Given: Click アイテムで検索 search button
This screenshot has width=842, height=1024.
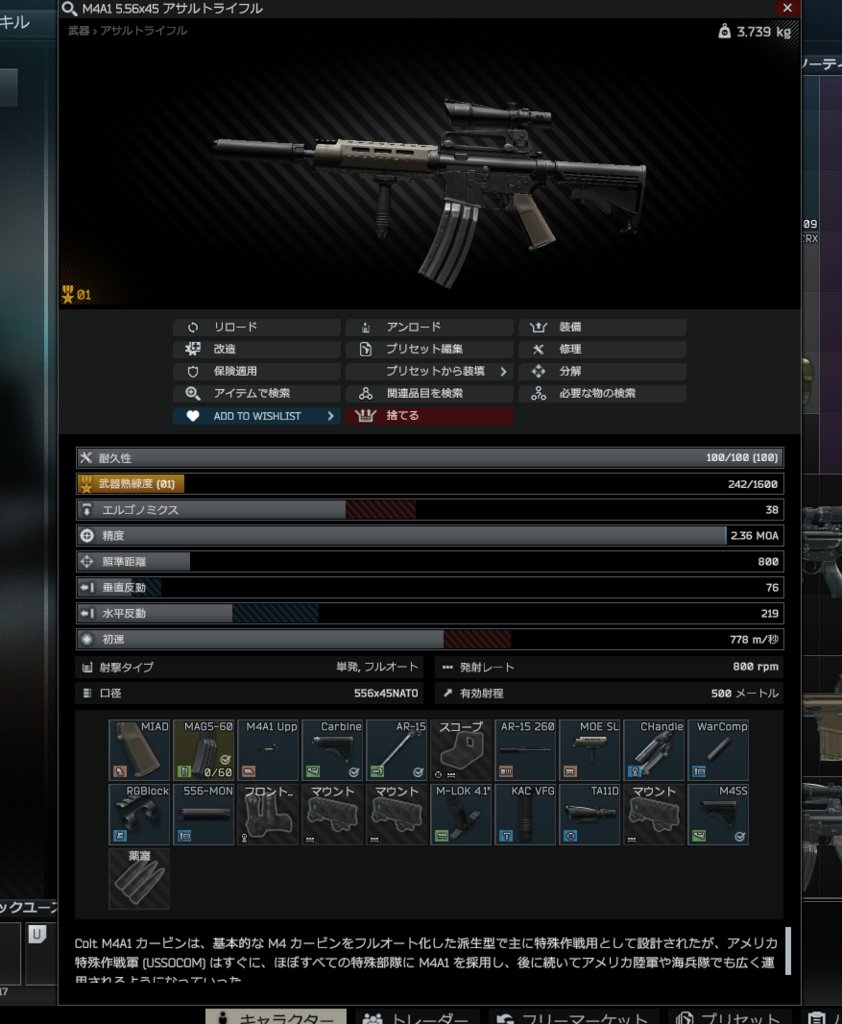Looking at the screenshot, I should coord(256,393).
